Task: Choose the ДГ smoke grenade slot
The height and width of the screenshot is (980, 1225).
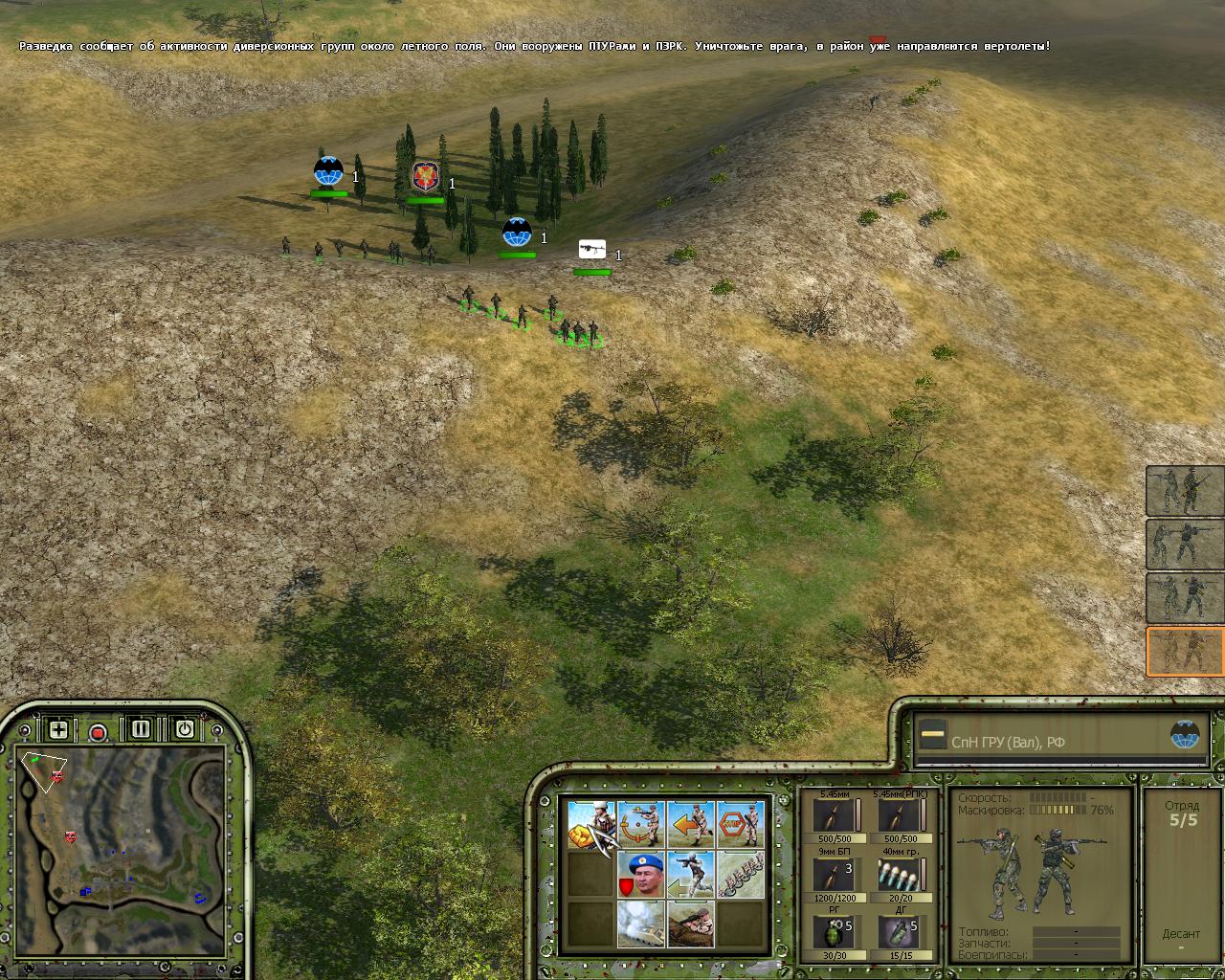Action: pyautogui.click(x=898, y=932)
